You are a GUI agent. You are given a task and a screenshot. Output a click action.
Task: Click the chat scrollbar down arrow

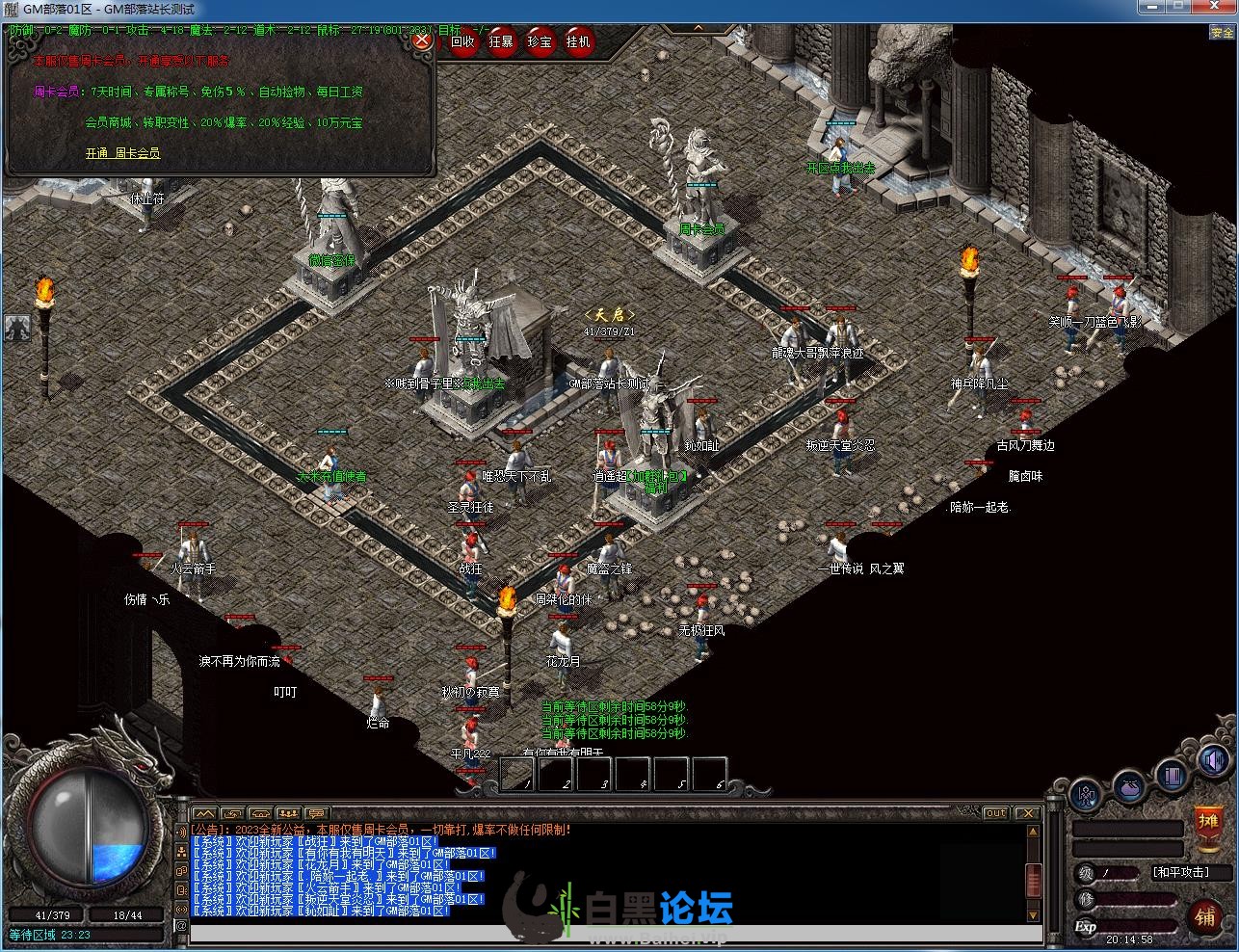(x=1034, y=914)
